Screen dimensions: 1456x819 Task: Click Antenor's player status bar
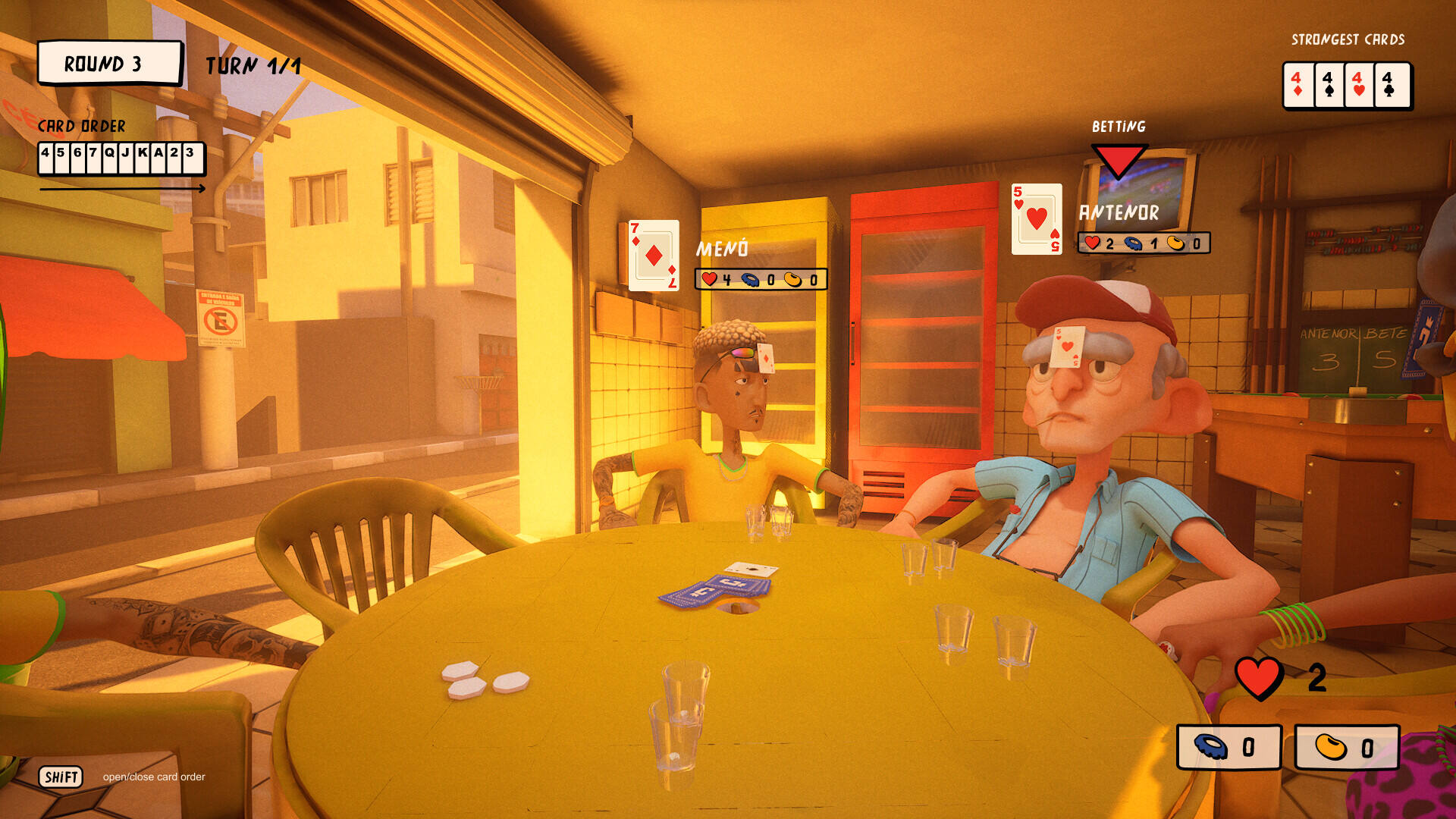(1144, 243)
